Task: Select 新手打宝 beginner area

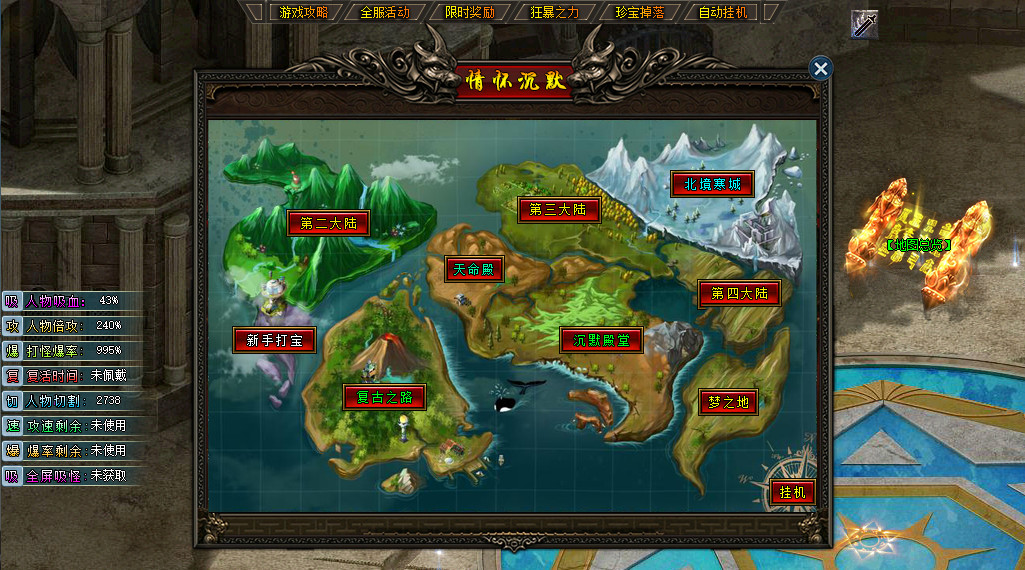Action: coord(275,340)
